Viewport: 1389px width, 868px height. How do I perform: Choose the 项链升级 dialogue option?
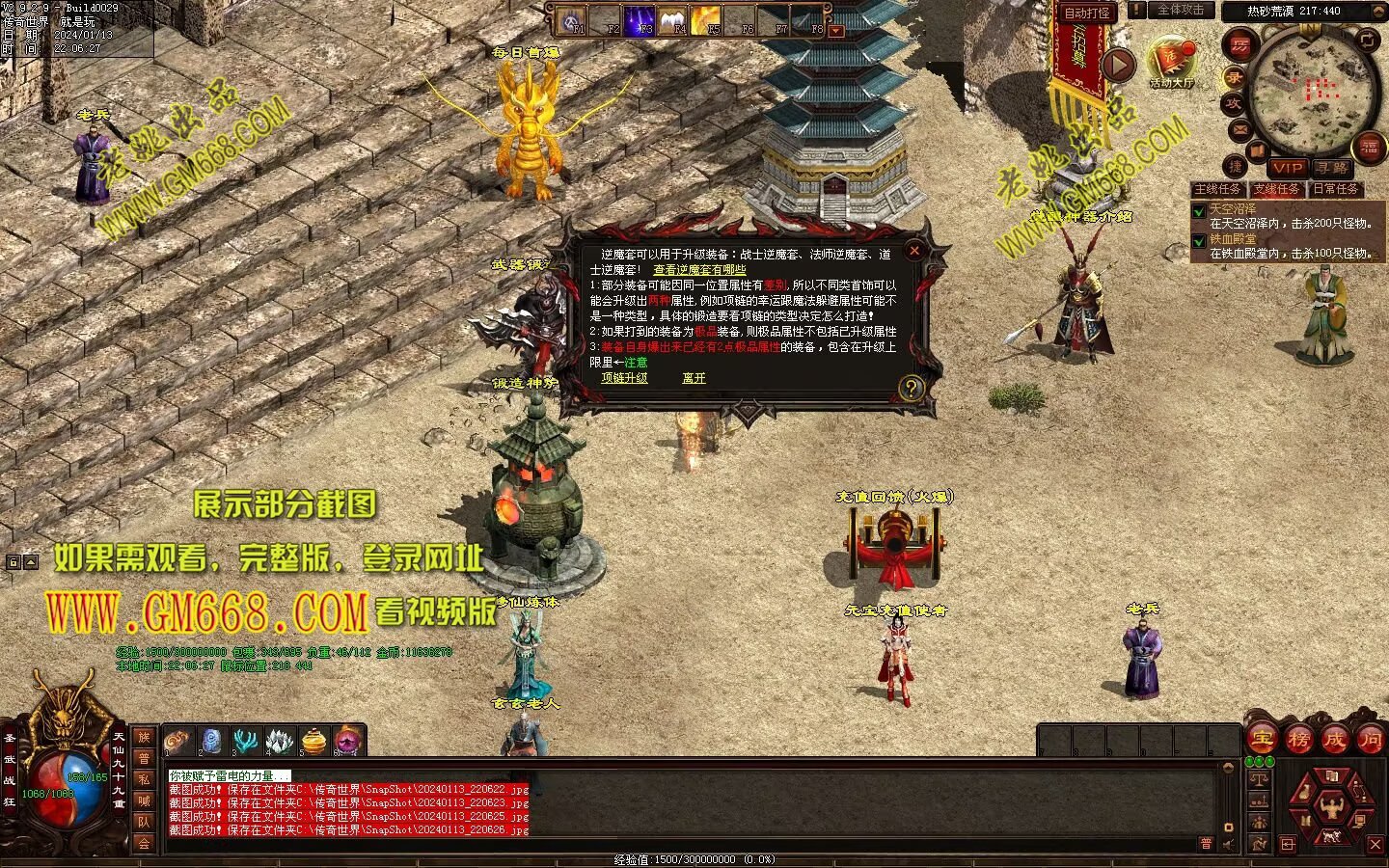tap(624, 378)
